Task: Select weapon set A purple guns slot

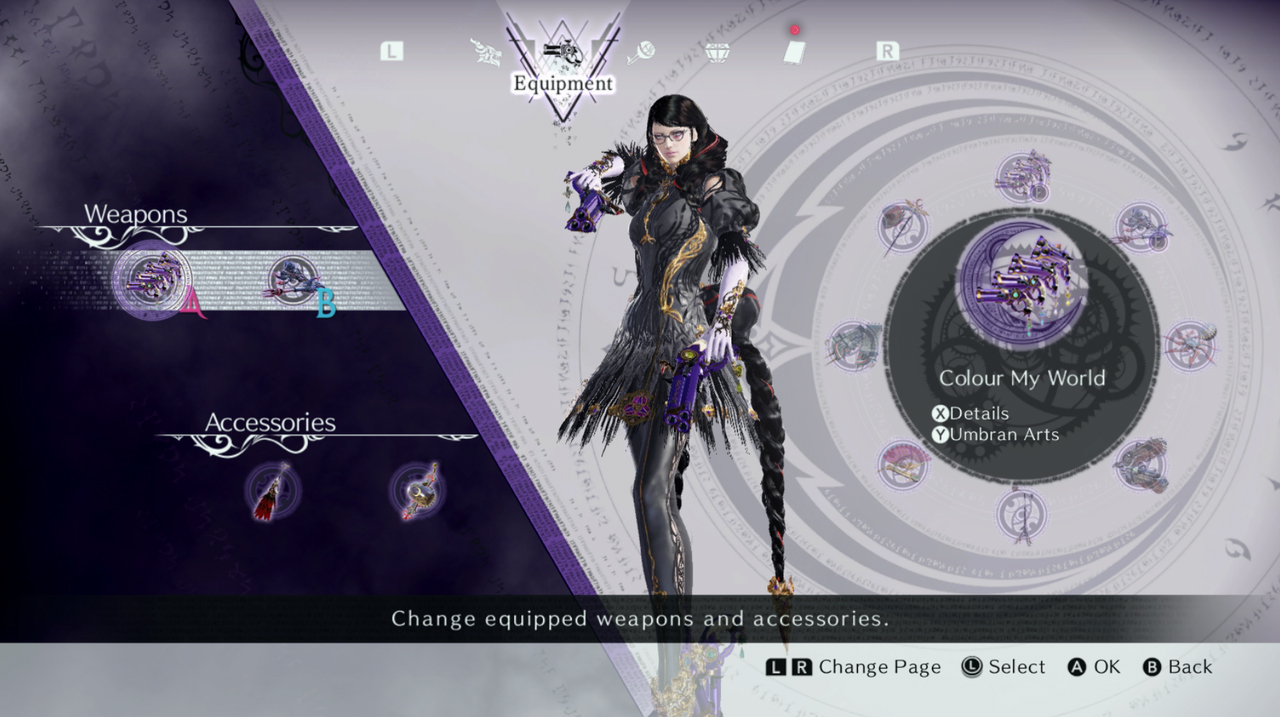Action: (x=153, y=279)
